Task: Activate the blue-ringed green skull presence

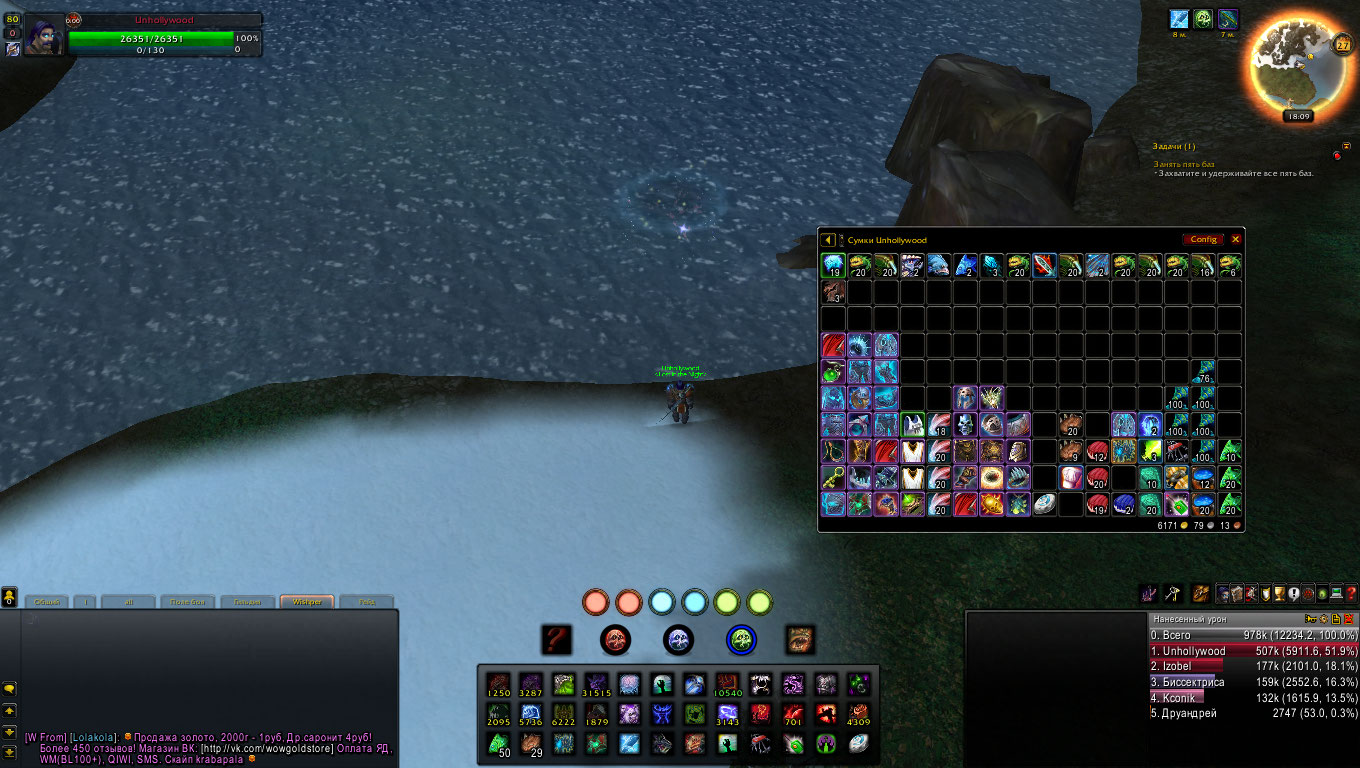Action: pyautogui.click(x=741, y=639)
